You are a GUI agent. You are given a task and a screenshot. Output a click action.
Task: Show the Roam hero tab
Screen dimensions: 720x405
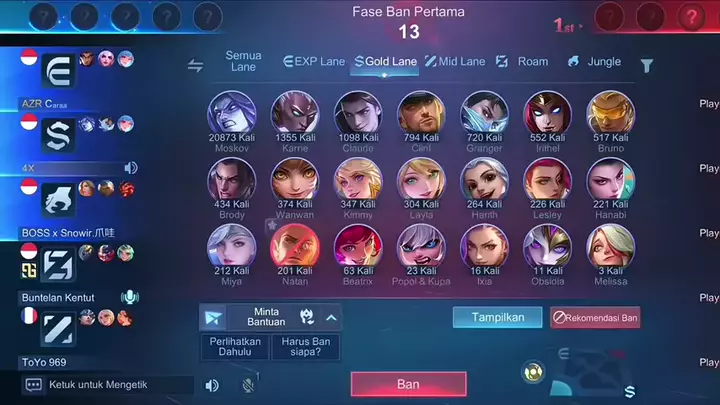tap(522, 62)
